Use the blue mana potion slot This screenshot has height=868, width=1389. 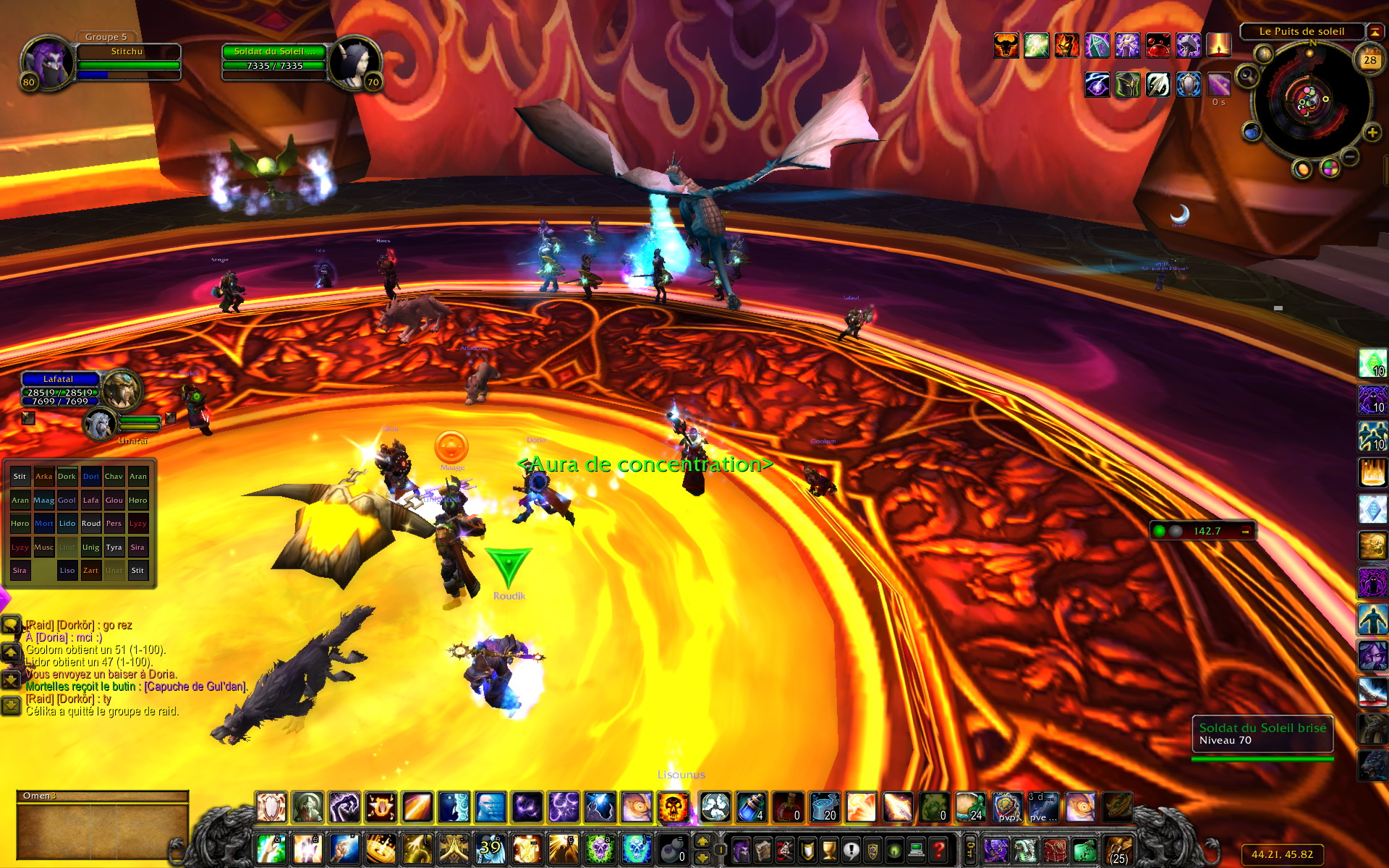coord(751,807)
